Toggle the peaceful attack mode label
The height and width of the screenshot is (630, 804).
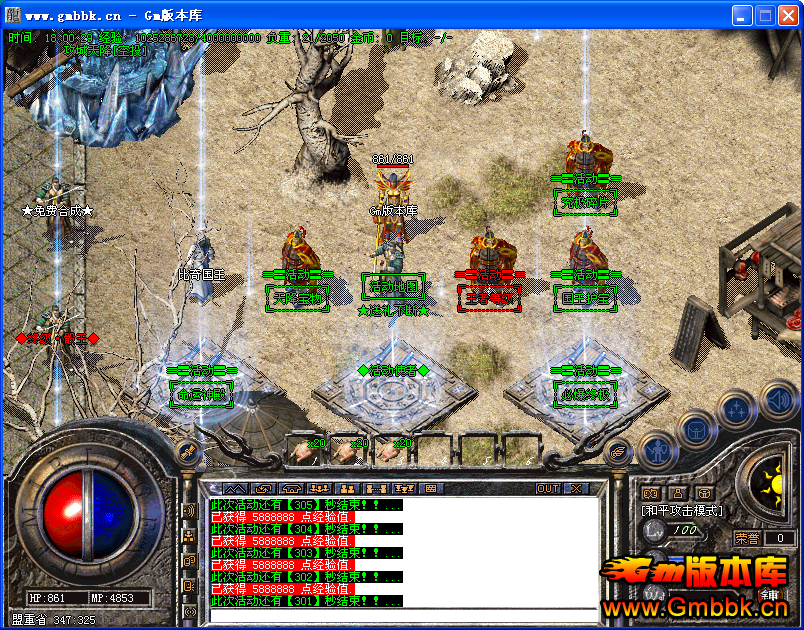click(x=681, y=510)
